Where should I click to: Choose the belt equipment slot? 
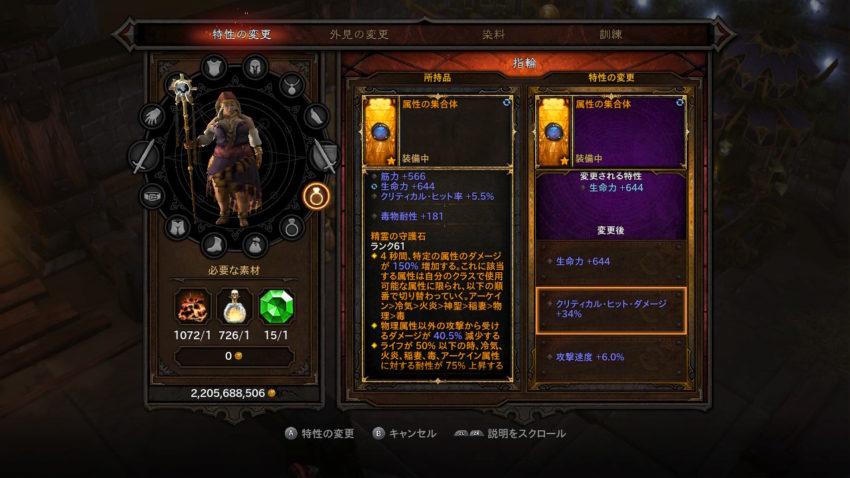pyautogui.click(x=152, y=195)
